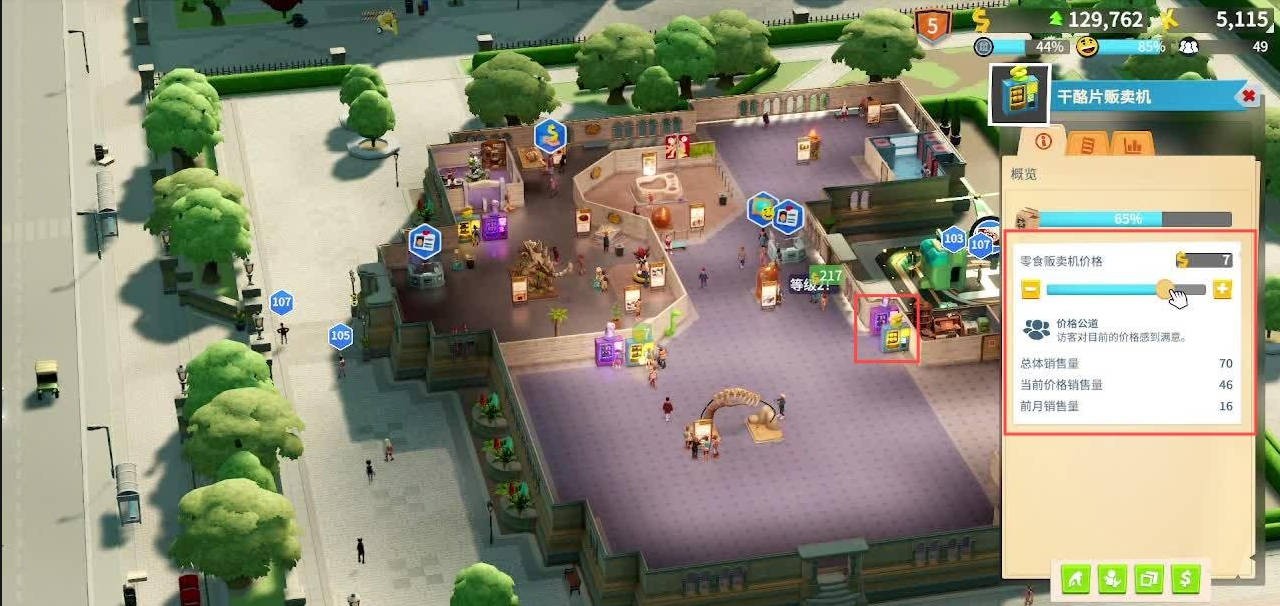Switch to the overview info tab

[x=1043, y=141]
